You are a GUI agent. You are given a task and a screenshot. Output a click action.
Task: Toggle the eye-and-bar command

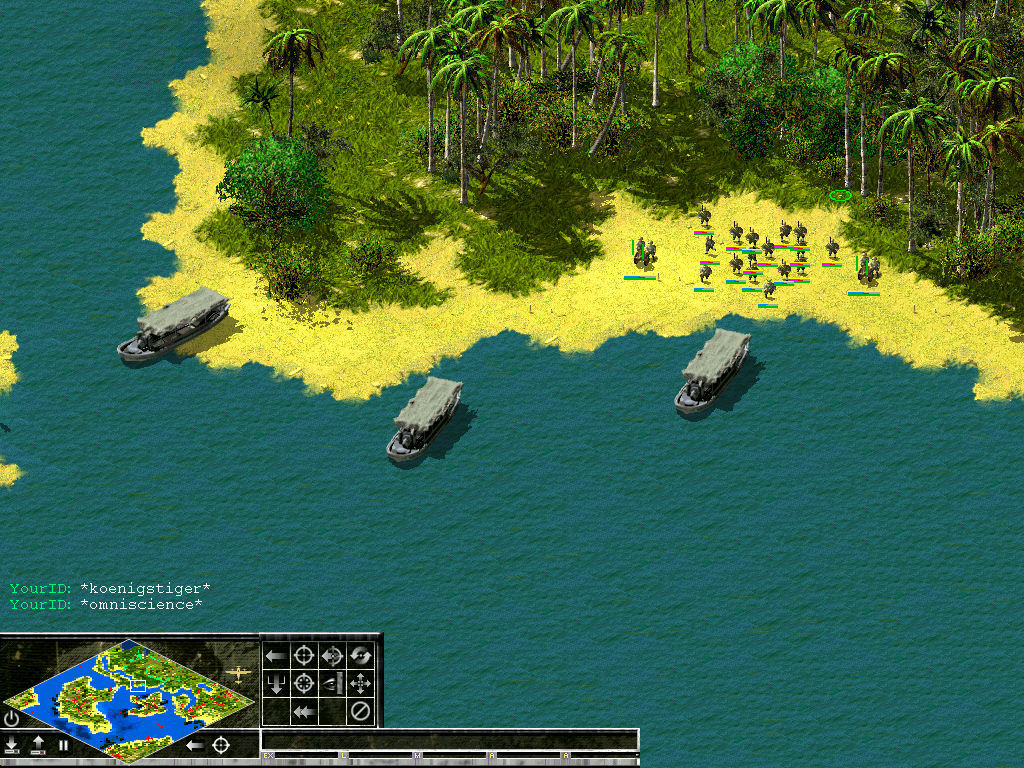[333, 684]
